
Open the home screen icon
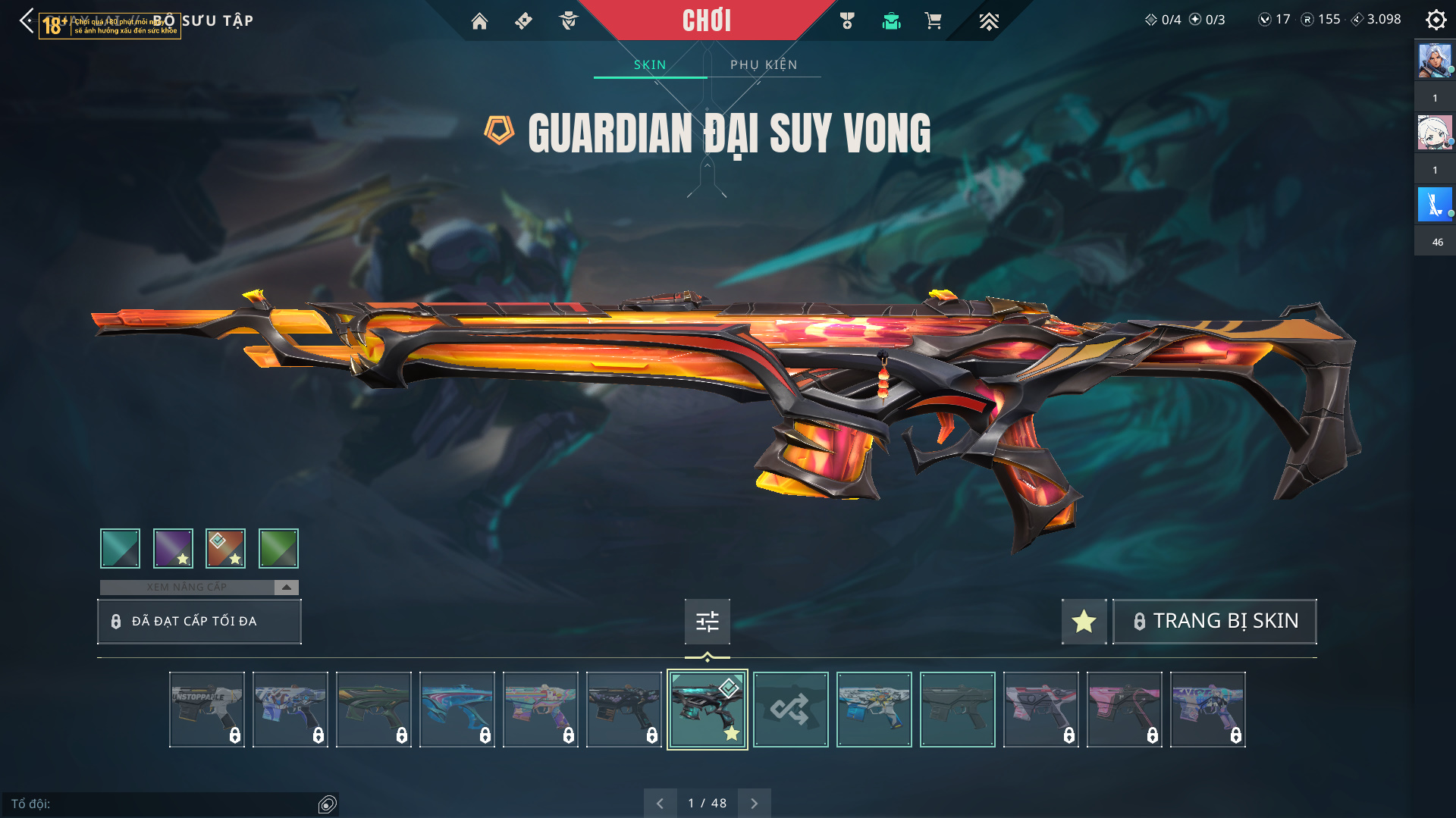click(479, 21)
